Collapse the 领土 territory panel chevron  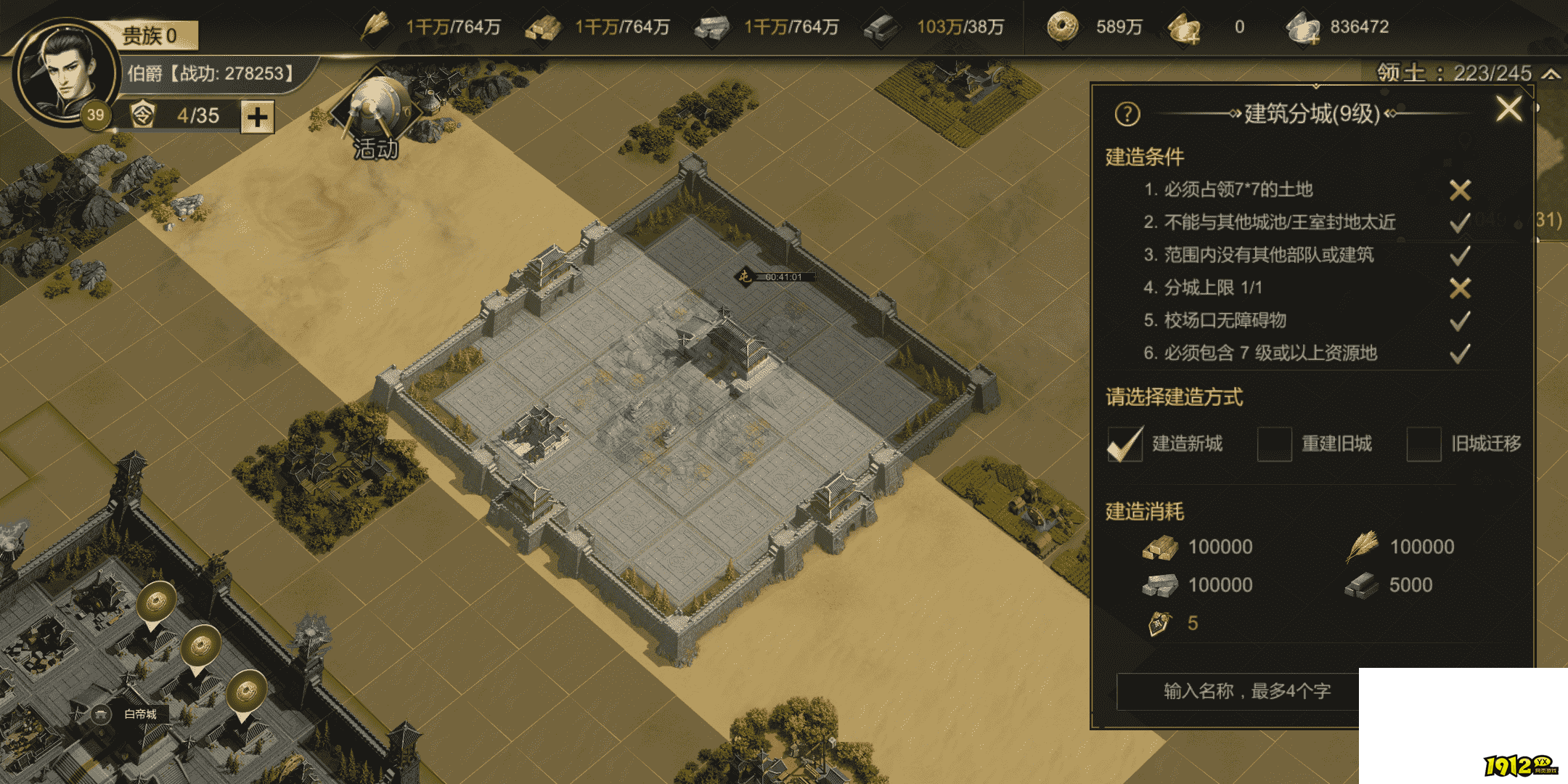tap(1553, 73)
